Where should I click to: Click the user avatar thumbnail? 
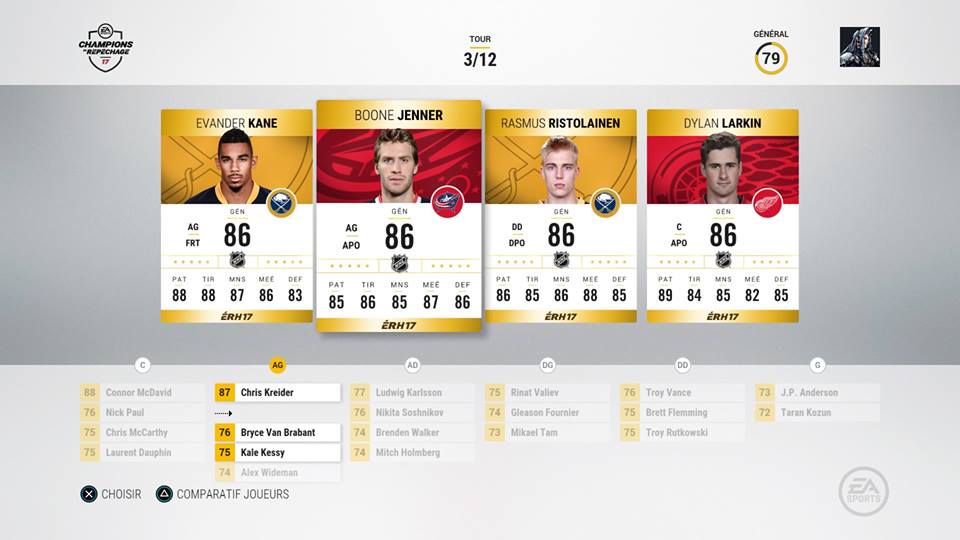[x=860, y=47]
